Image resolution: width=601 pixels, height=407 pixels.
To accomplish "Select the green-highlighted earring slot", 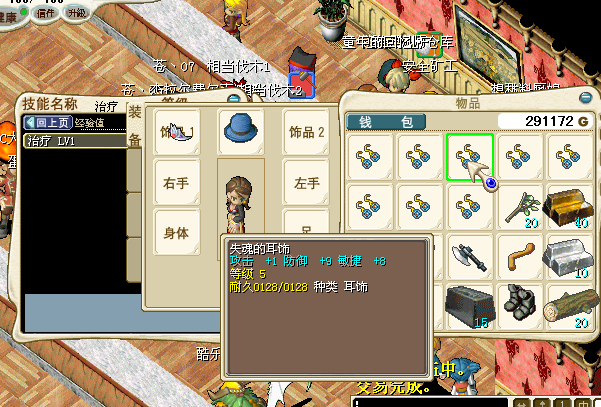I will pos(469,157).
